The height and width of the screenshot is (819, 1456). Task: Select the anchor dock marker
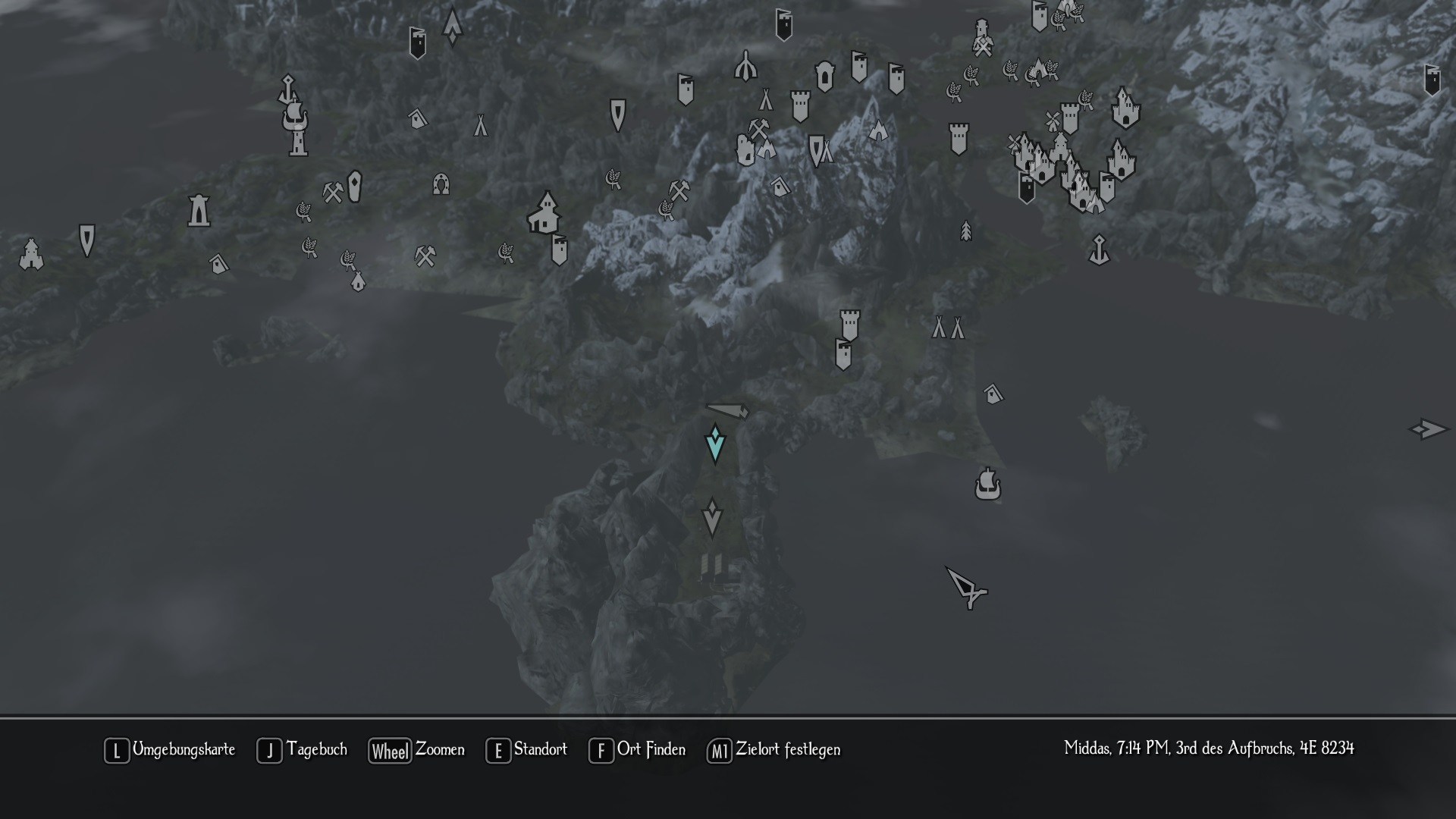pos(1099,249)
